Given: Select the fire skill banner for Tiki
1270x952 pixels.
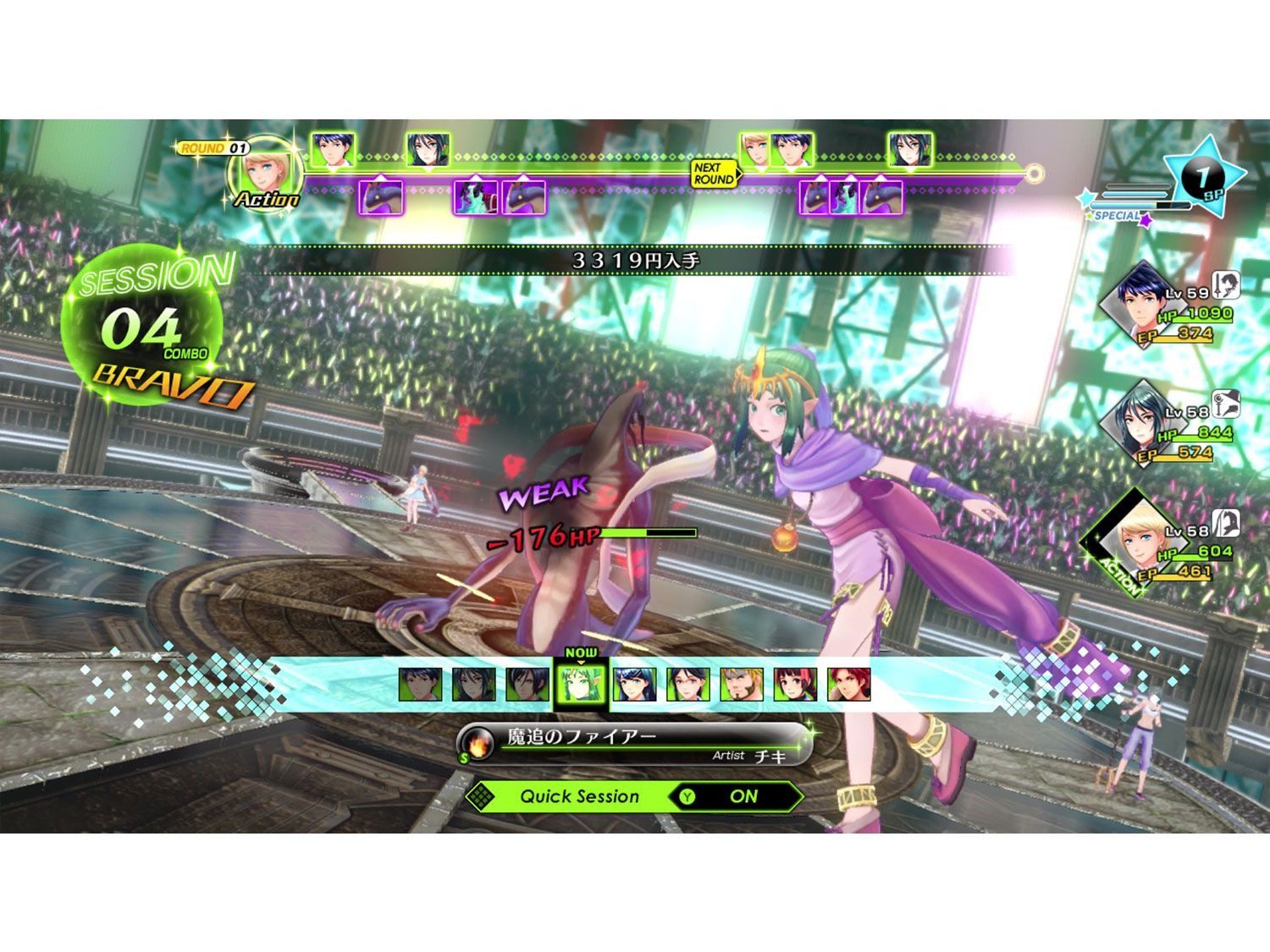Looking at the screenshot, I should (x=635, y=743).
